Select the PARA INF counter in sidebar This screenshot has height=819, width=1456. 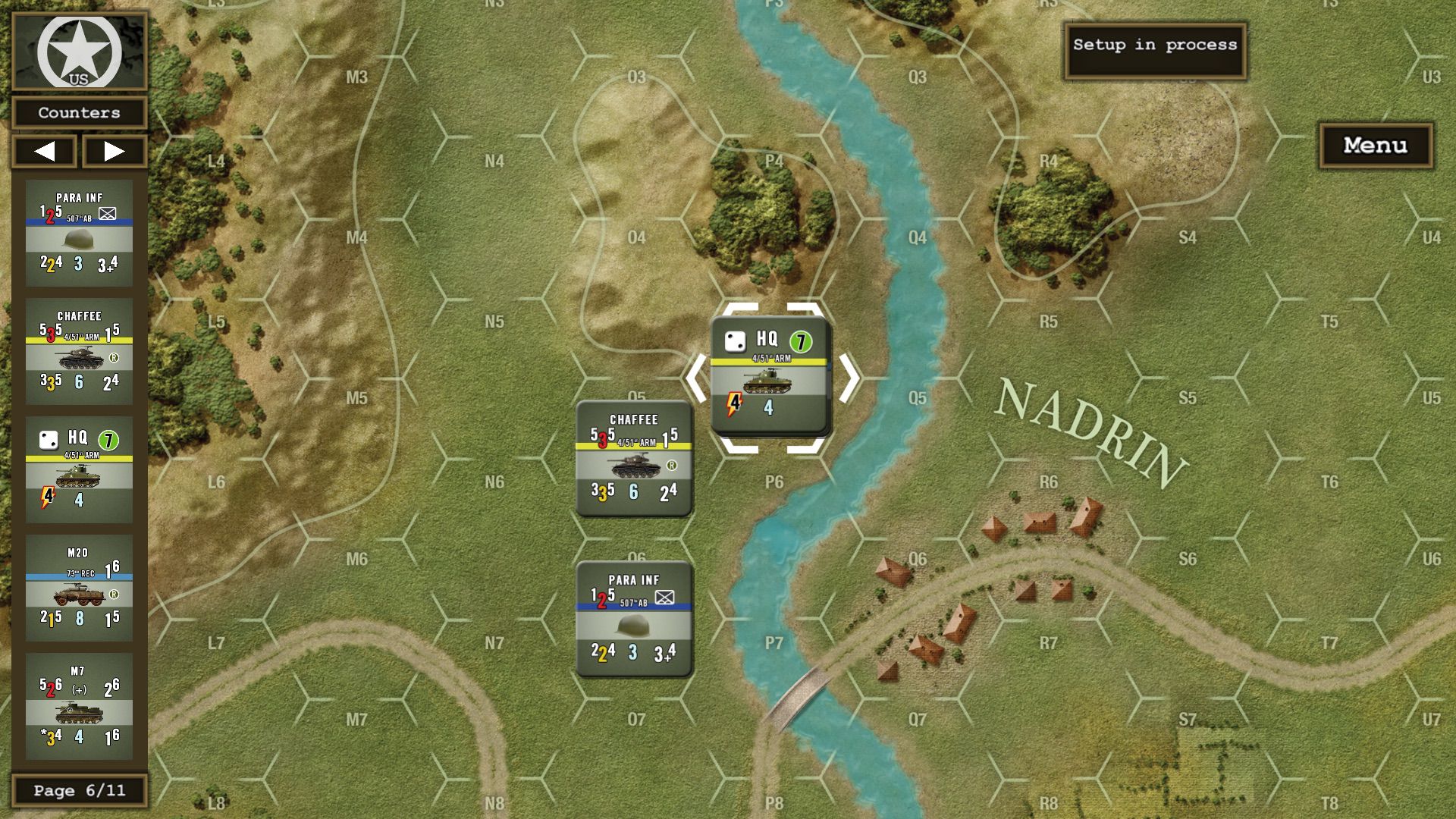[x=79, y=233]
